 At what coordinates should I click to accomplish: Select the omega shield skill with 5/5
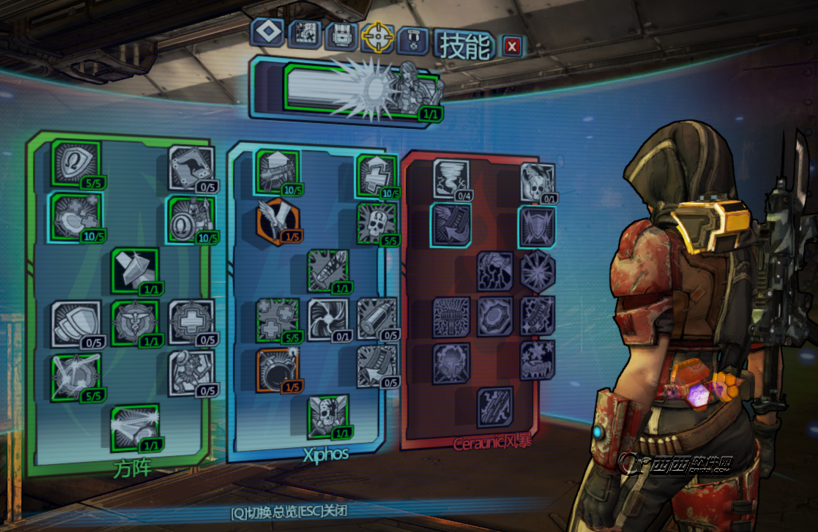coord(76,162)
